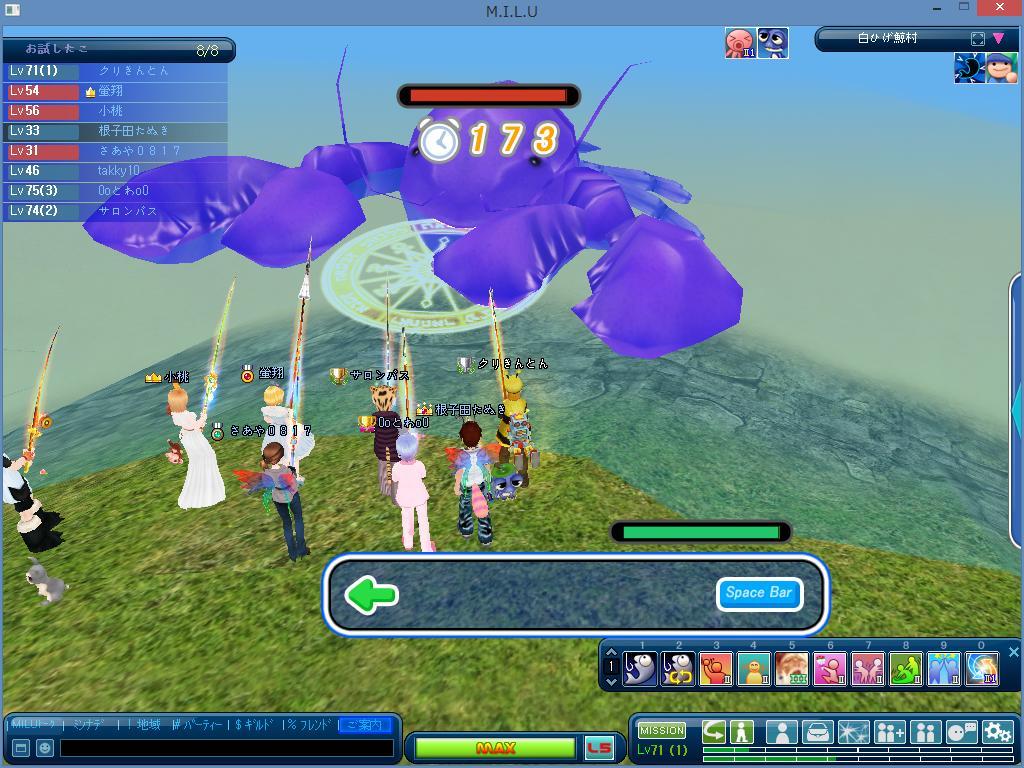Switch to the パーティー chat tab
The image size is (1024, 768).
click(x=199, y=724)
